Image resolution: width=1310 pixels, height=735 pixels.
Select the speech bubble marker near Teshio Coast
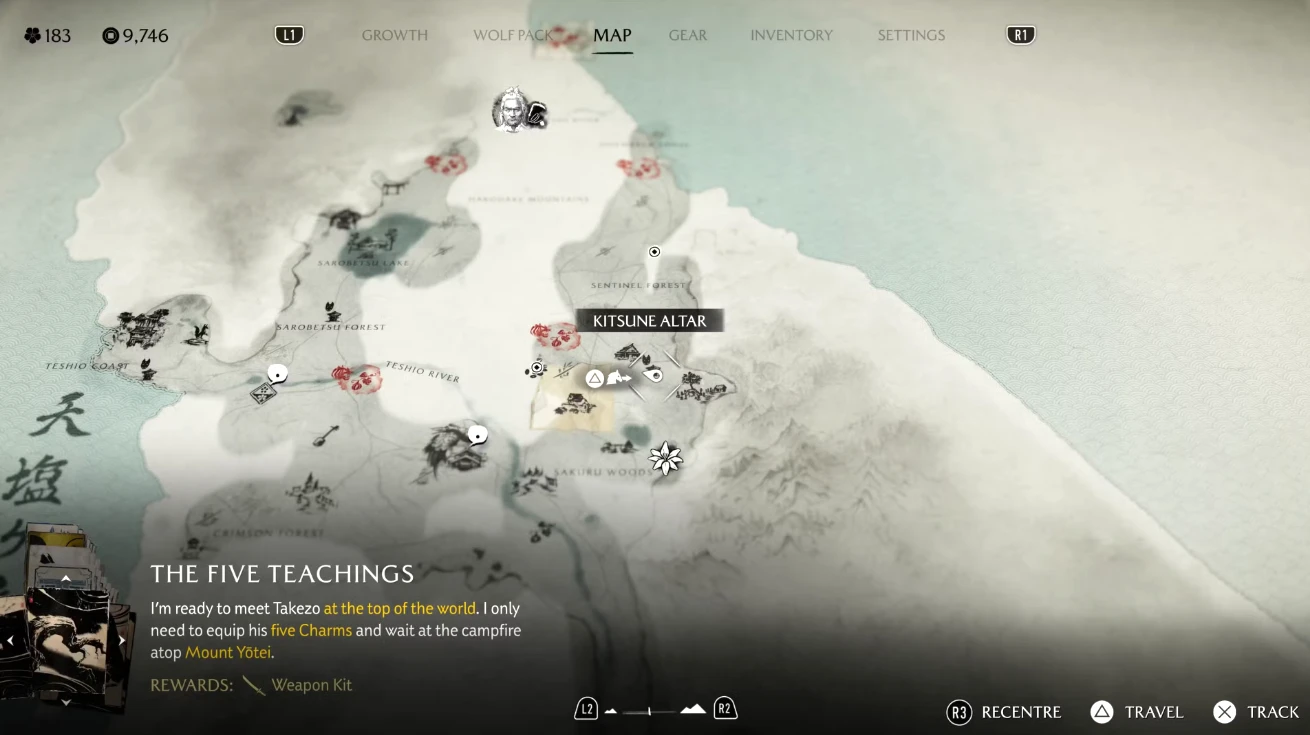point(278,374)
